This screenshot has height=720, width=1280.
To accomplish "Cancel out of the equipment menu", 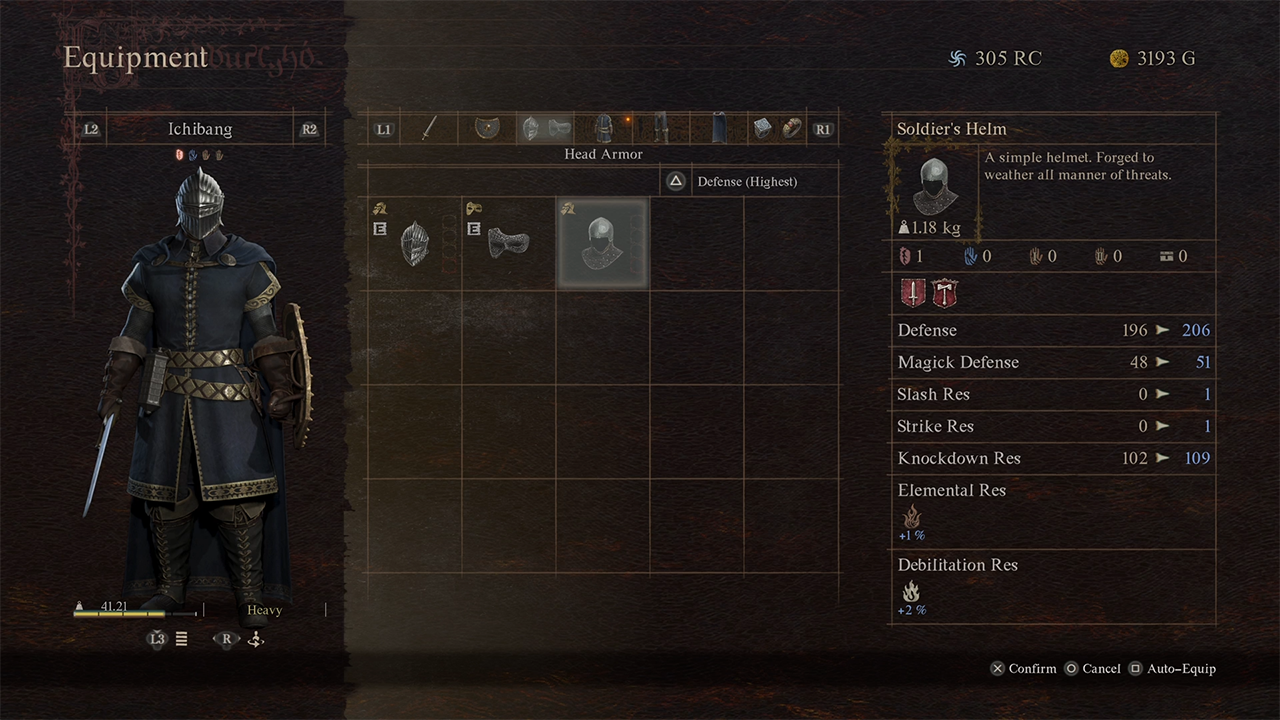I will tap(1092, 669).
